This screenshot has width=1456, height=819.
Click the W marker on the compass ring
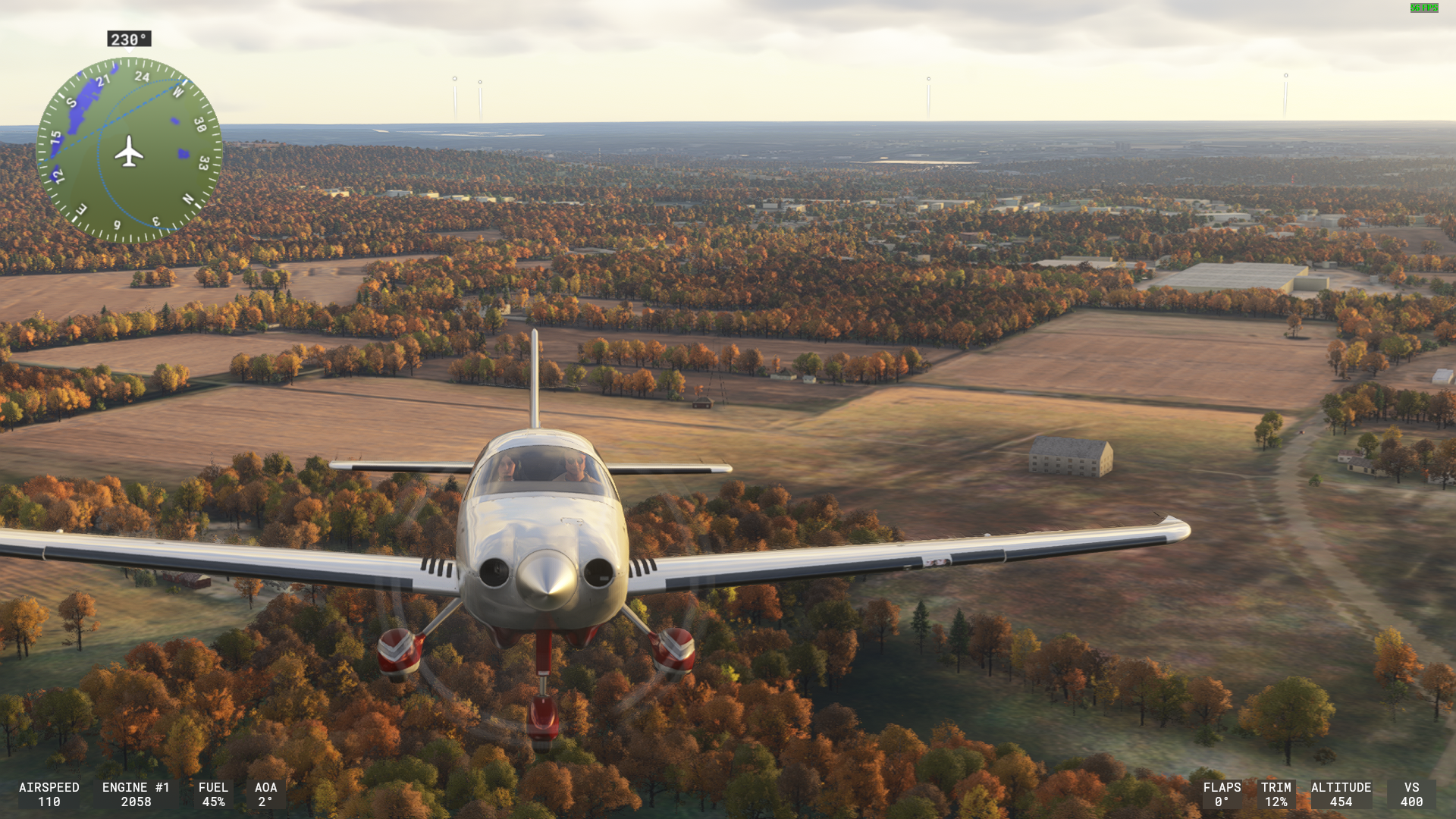(x=178, y=91)
